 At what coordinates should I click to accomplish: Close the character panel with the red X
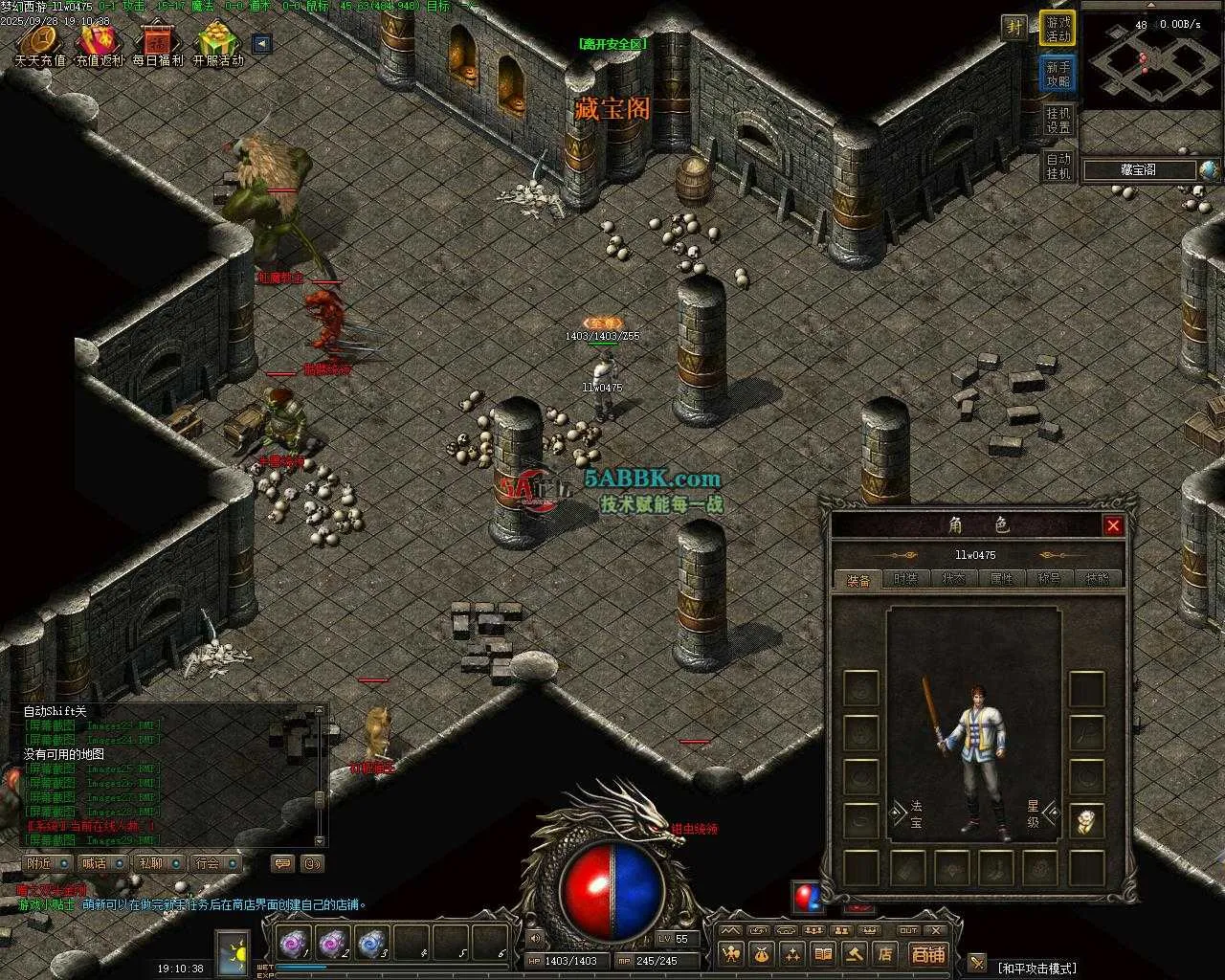1112,525
